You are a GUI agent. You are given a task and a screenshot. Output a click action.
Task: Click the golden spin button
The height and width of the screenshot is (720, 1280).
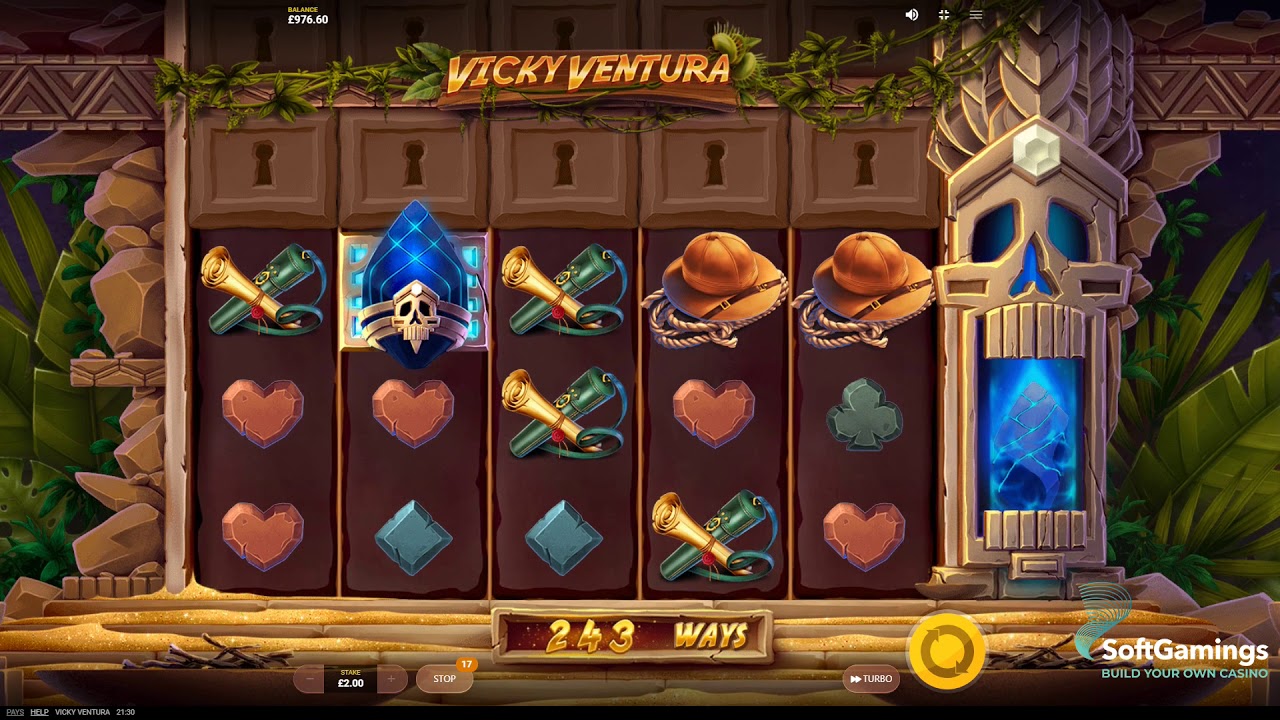coord(945,651)
